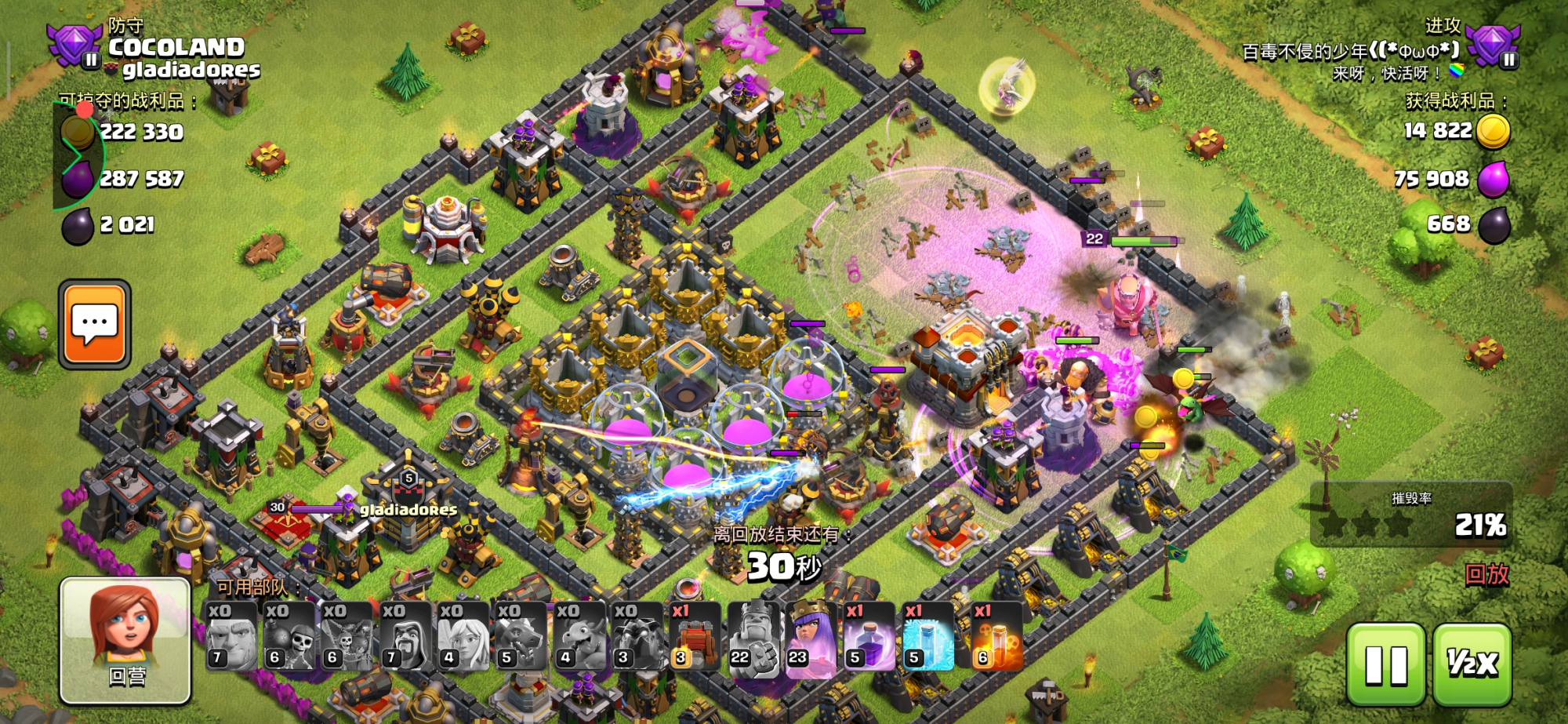This screenshot has width=1568, height=724.
Task: Choose the Balloon troop card
Action: point(347,636)
